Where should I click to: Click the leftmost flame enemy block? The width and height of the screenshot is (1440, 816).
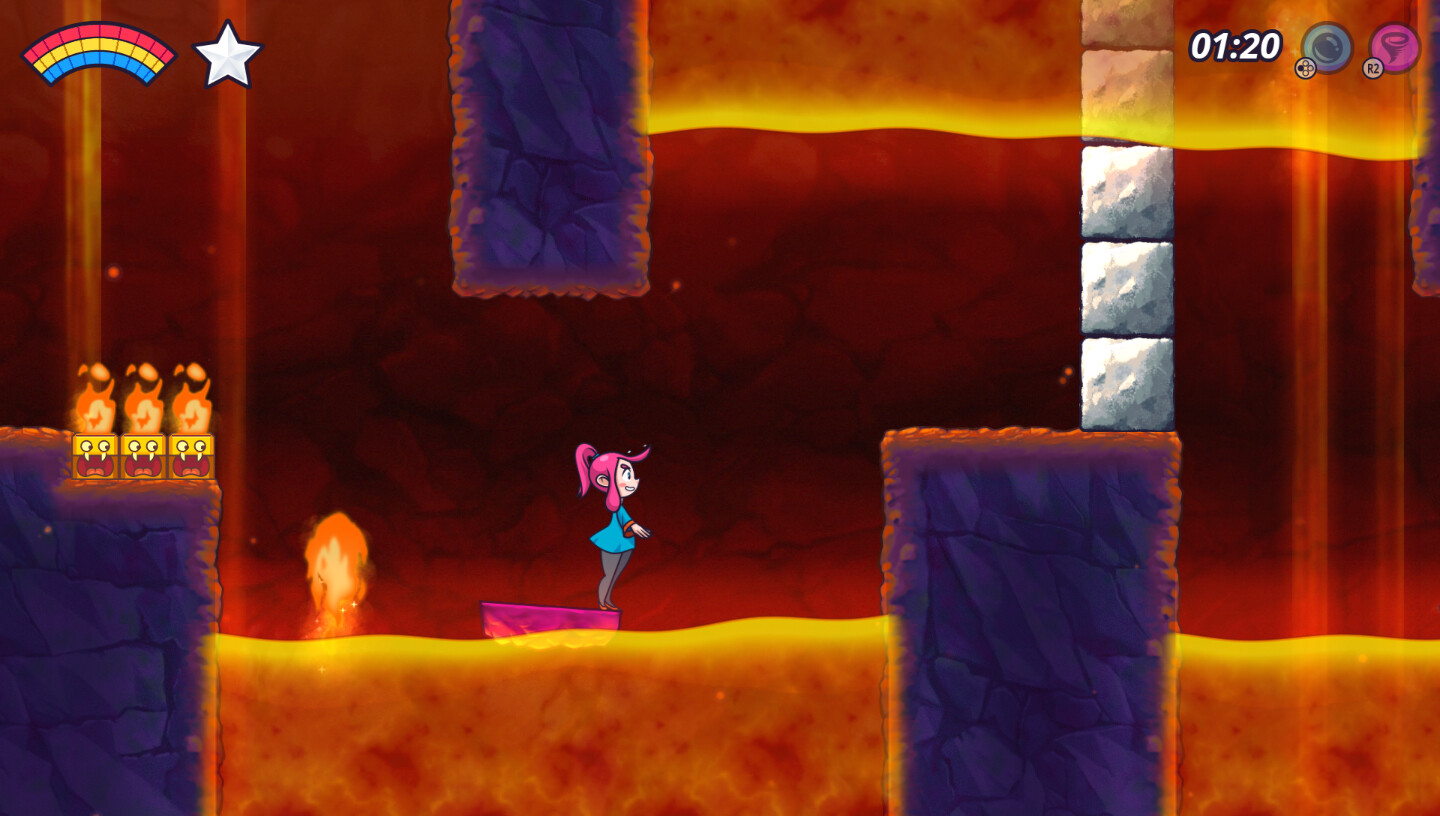click(x=95, y=455)
